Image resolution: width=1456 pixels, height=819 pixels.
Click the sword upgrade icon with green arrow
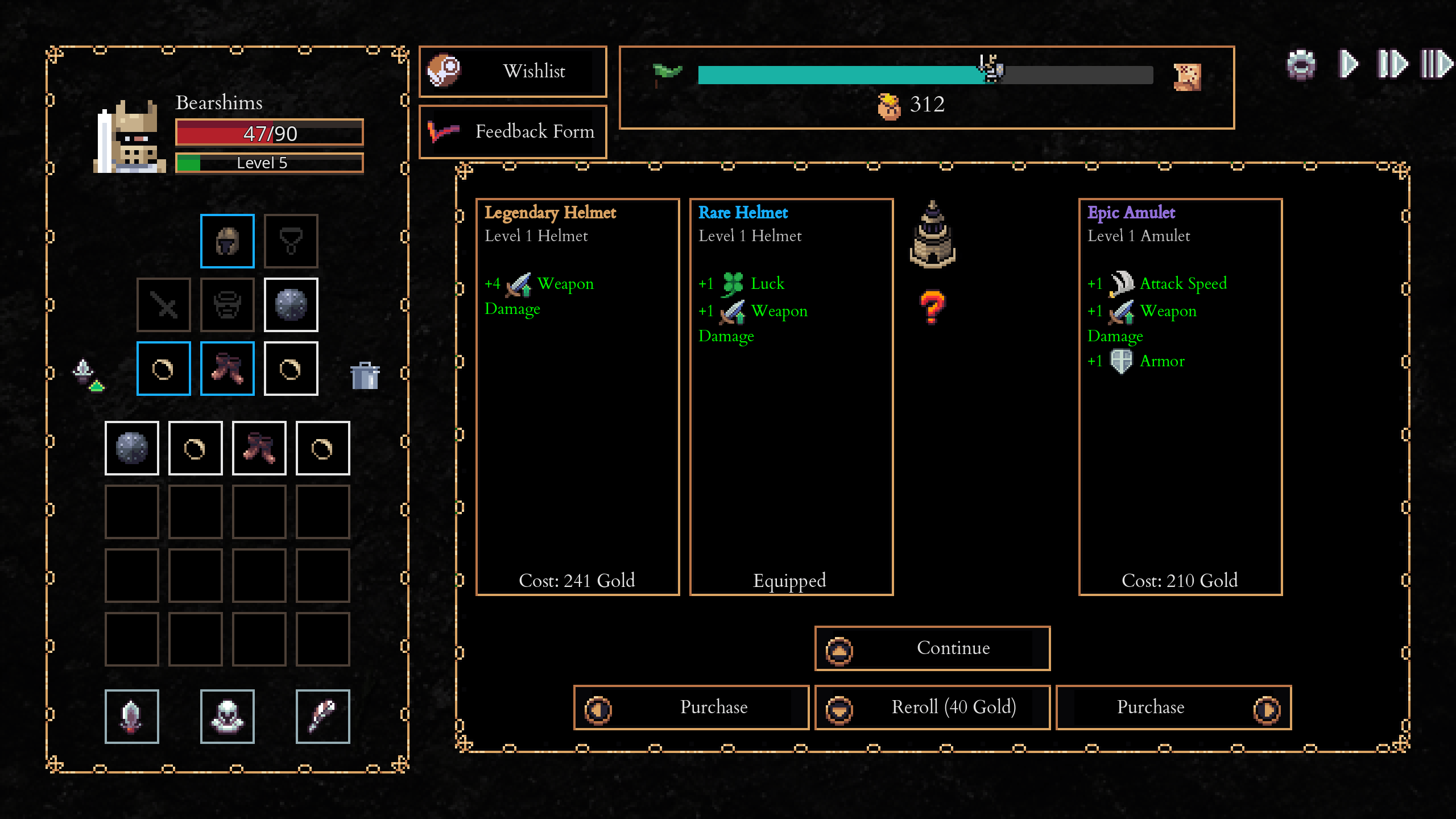(88, 375)
